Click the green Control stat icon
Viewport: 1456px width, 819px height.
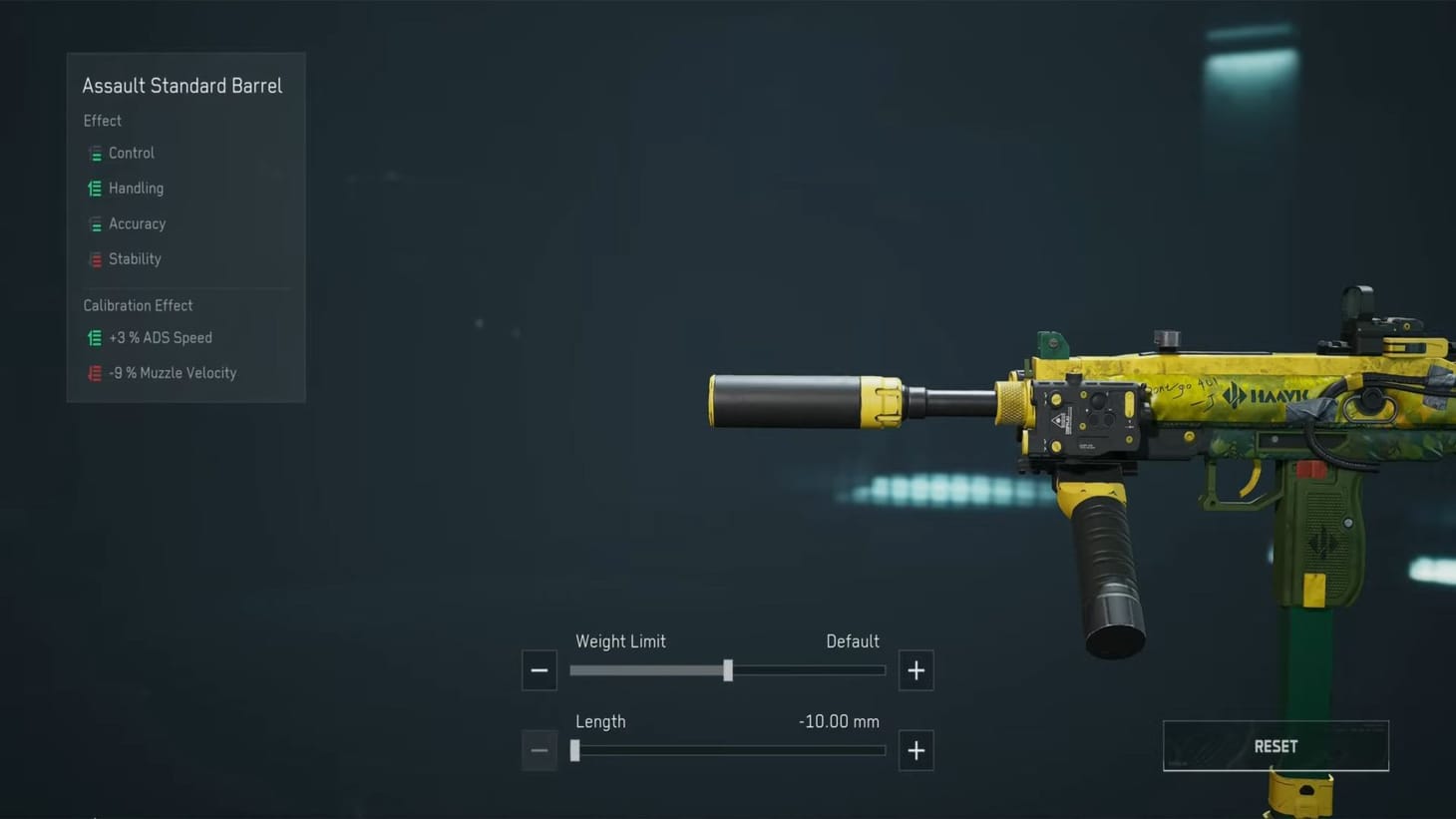coord(95,153)
